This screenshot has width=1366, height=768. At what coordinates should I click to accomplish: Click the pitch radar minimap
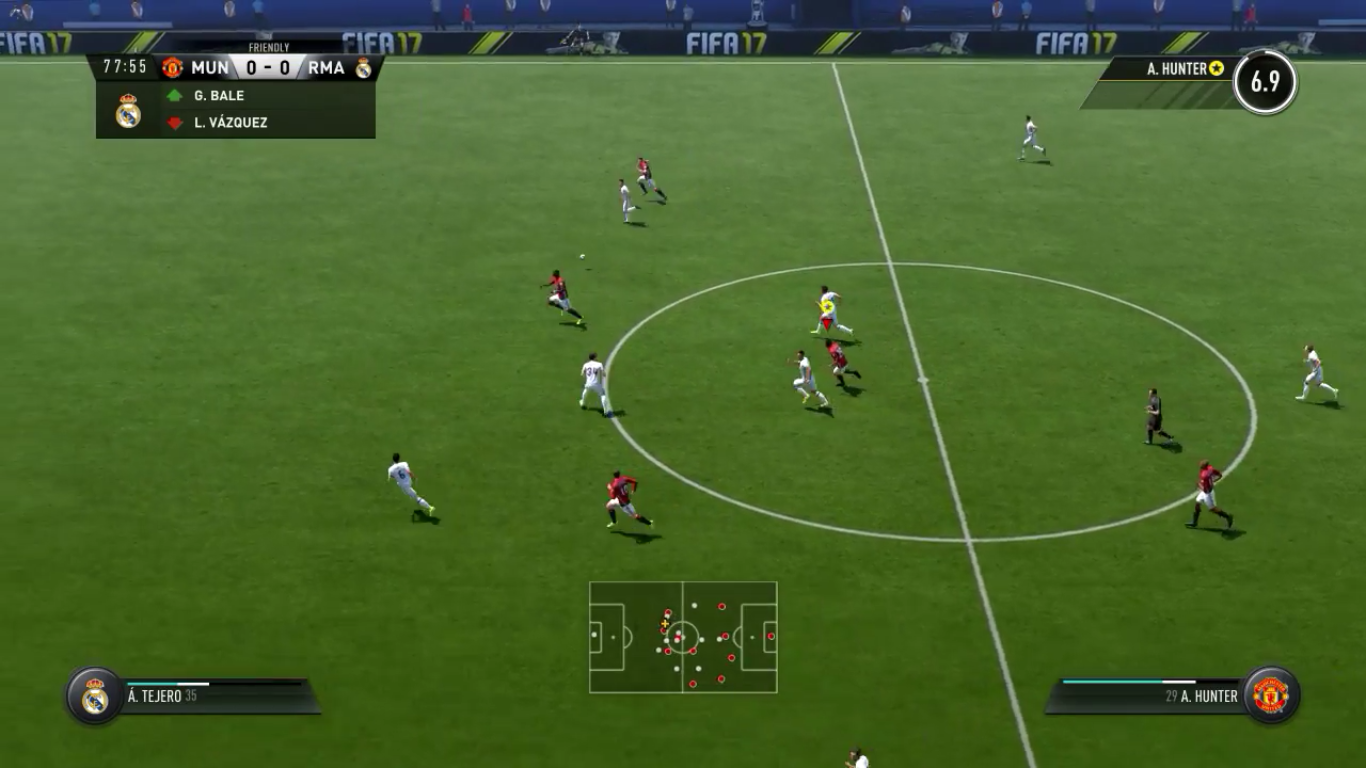tap(683, 637)
